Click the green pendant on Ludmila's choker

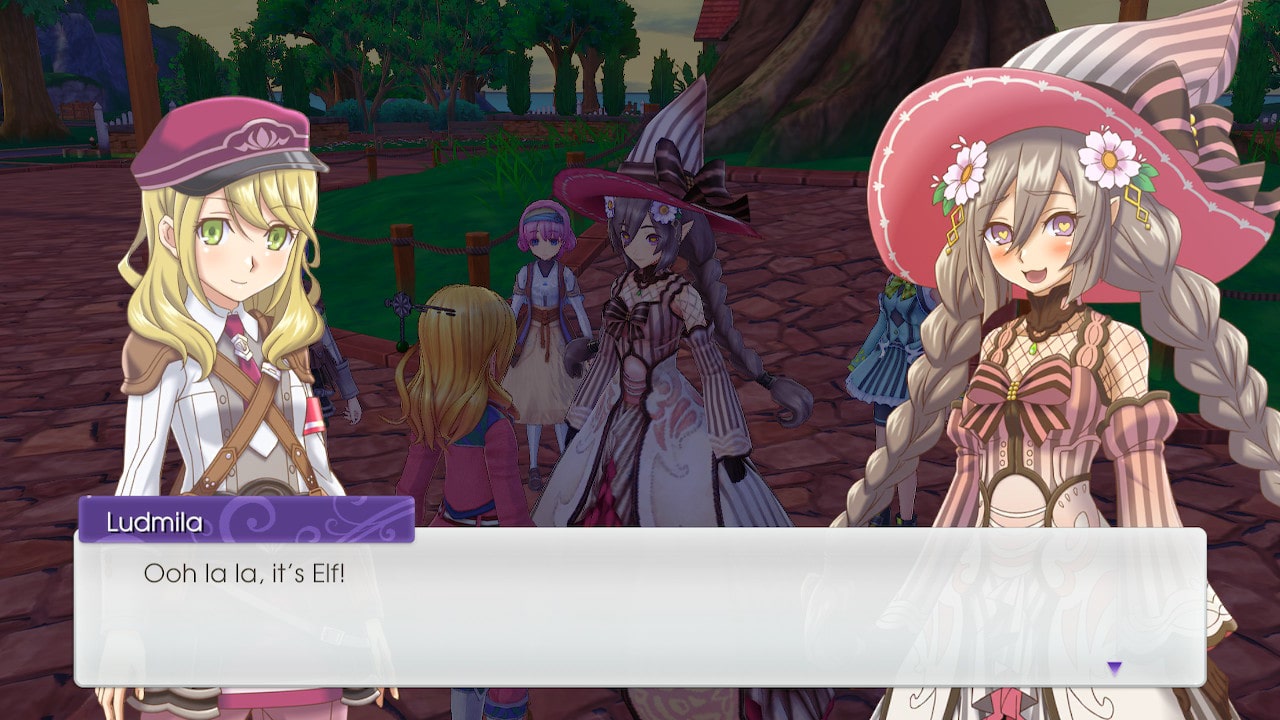click(1034, 347)
